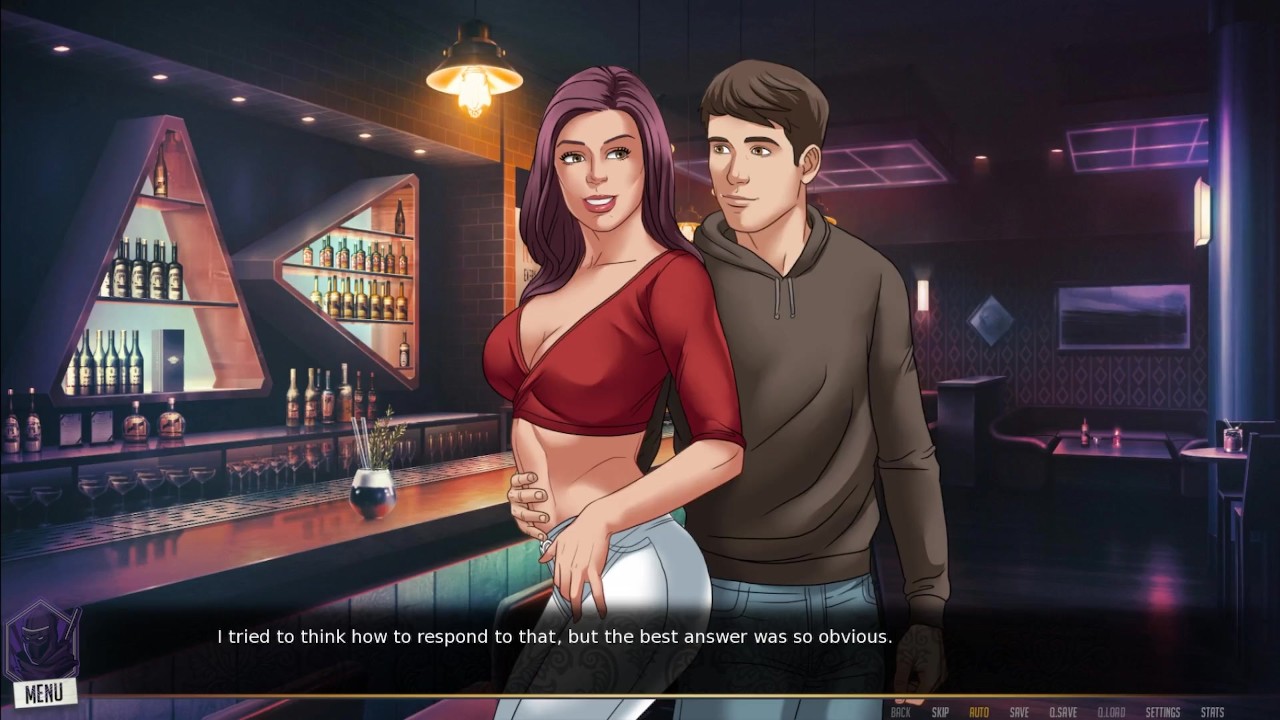Screen dimensions: 1280x720
Task: Quick load with Q.Load
Action: coord(1112,712)
